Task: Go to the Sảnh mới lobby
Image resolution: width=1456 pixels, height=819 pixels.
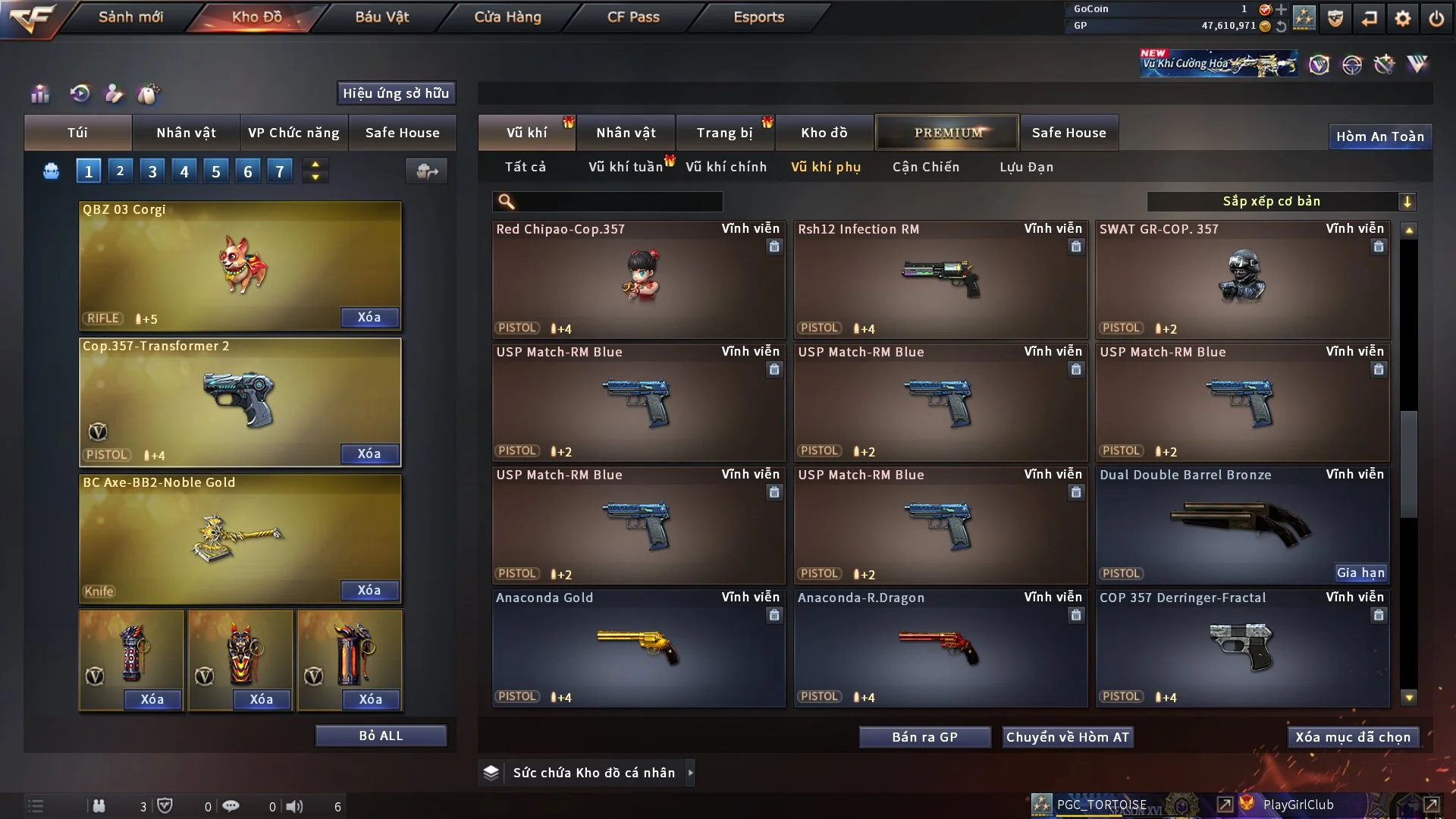Action: [x=130, y=17]
